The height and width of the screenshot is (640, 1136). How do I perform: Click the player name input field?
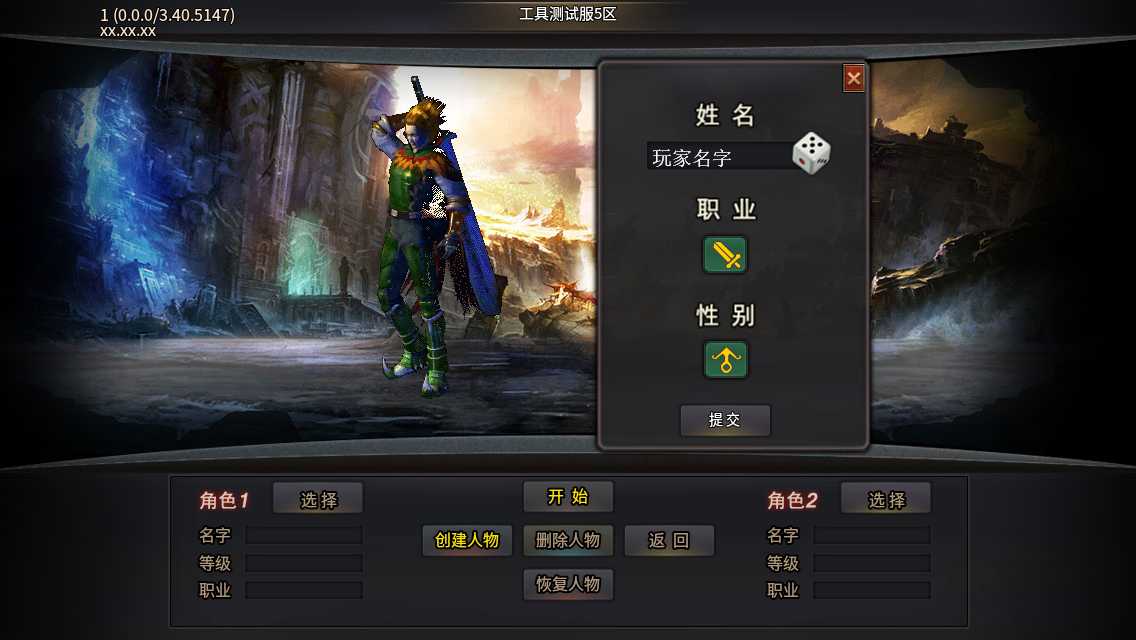[x=718, y=157]
